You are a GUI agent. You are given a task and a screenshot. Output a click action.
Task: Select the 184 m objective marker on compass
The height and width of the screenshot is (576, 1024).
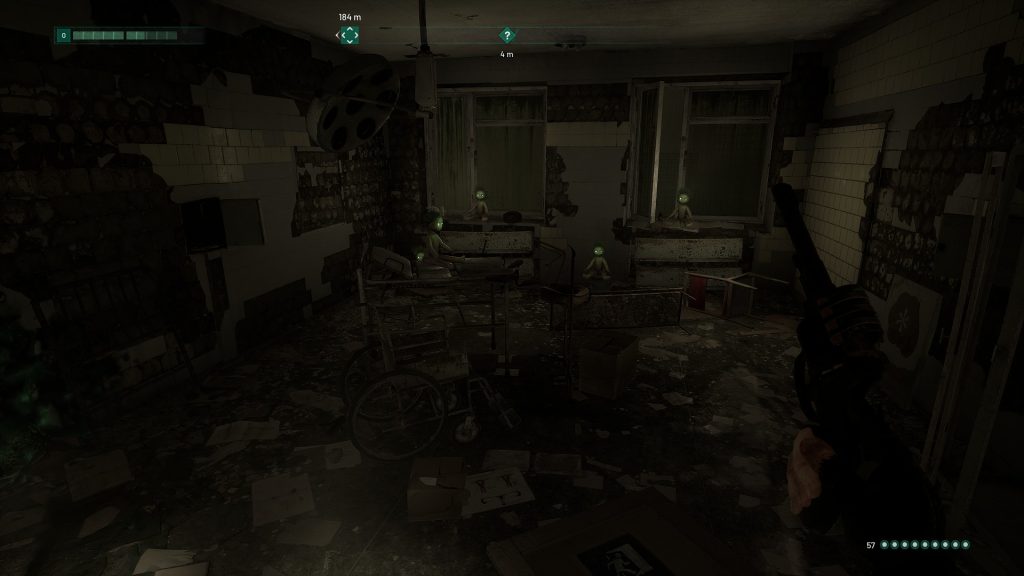[349, 35]
